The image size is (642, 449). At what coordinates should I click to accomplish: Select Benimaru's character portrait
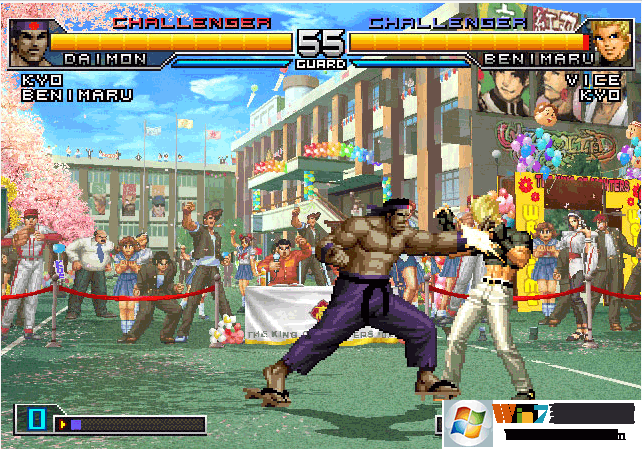[612, 42]
